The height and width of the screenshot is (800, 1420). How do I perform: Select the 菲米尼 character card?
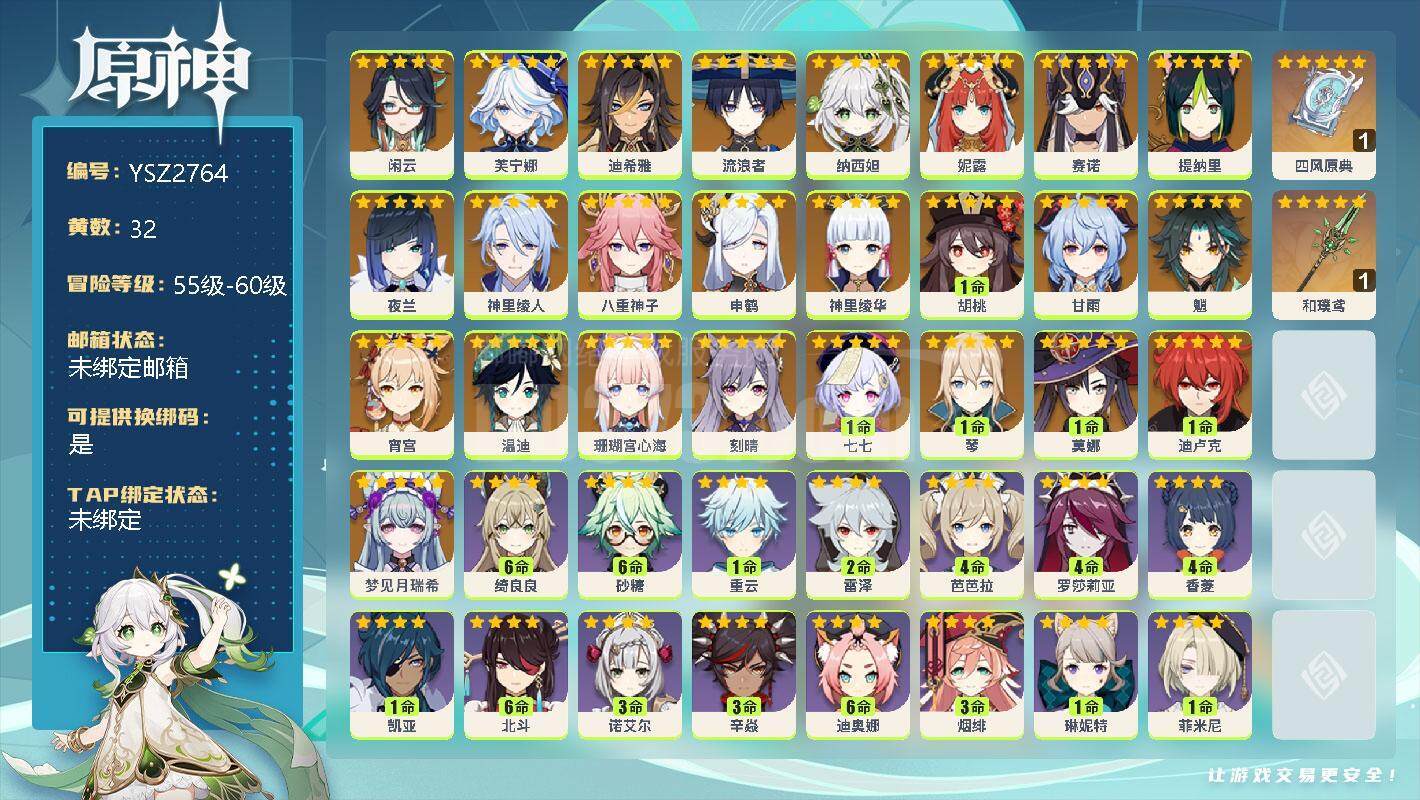pyautogui.click(x=1199, y=674)
